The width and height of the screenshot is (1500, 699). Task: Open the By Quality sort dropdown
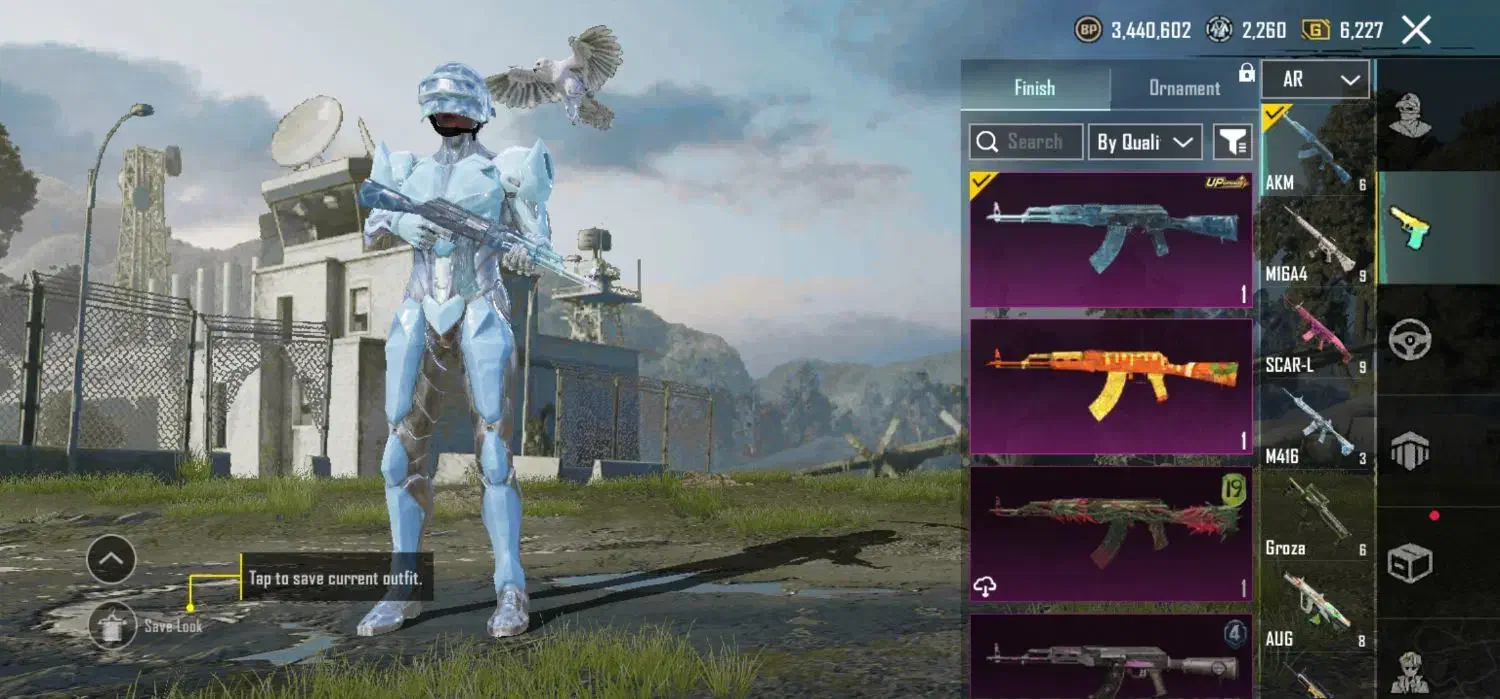[1144, 142]
